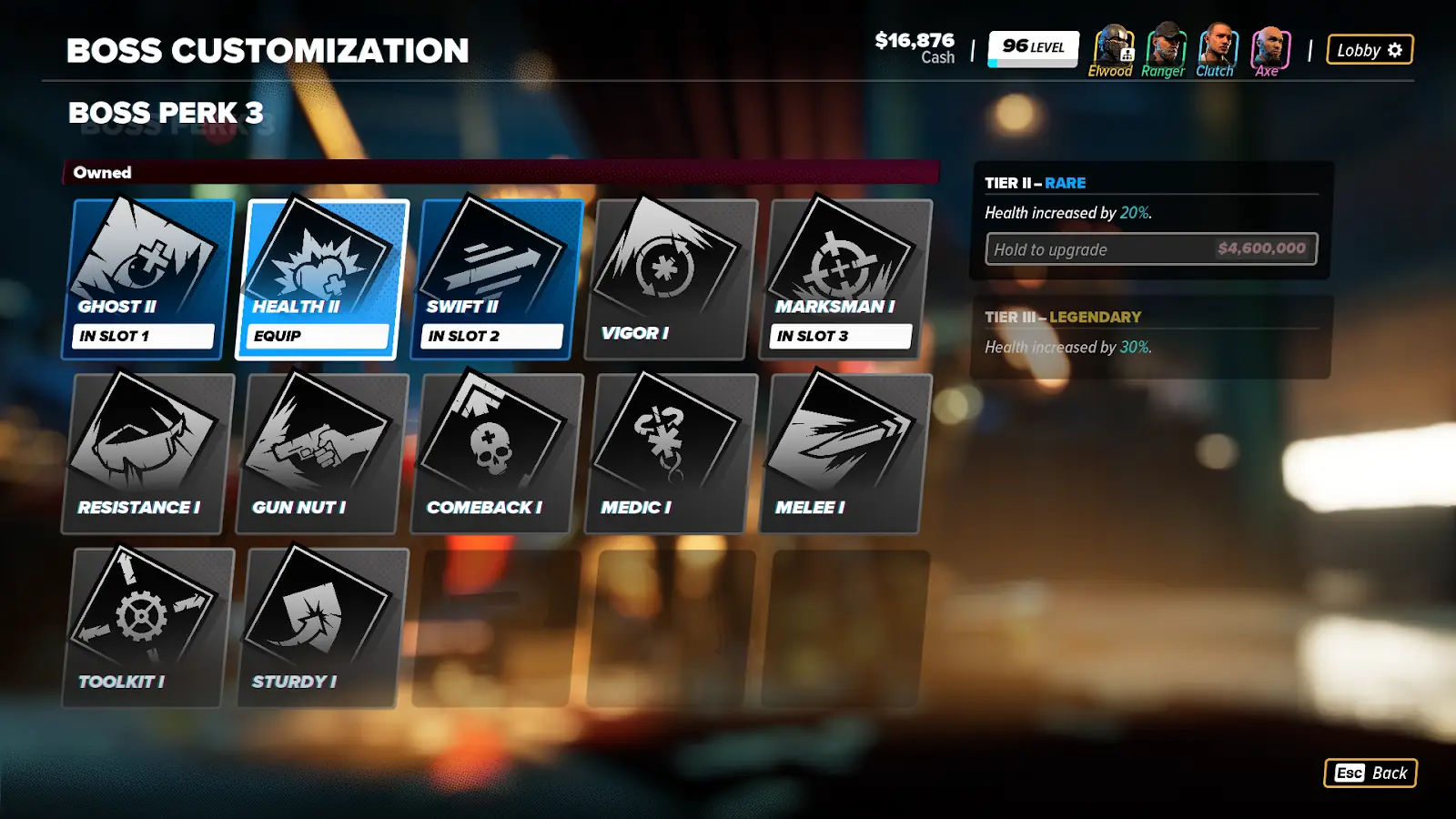Click Ranger's crew portrait
1456x819 pixels.
1164,47
